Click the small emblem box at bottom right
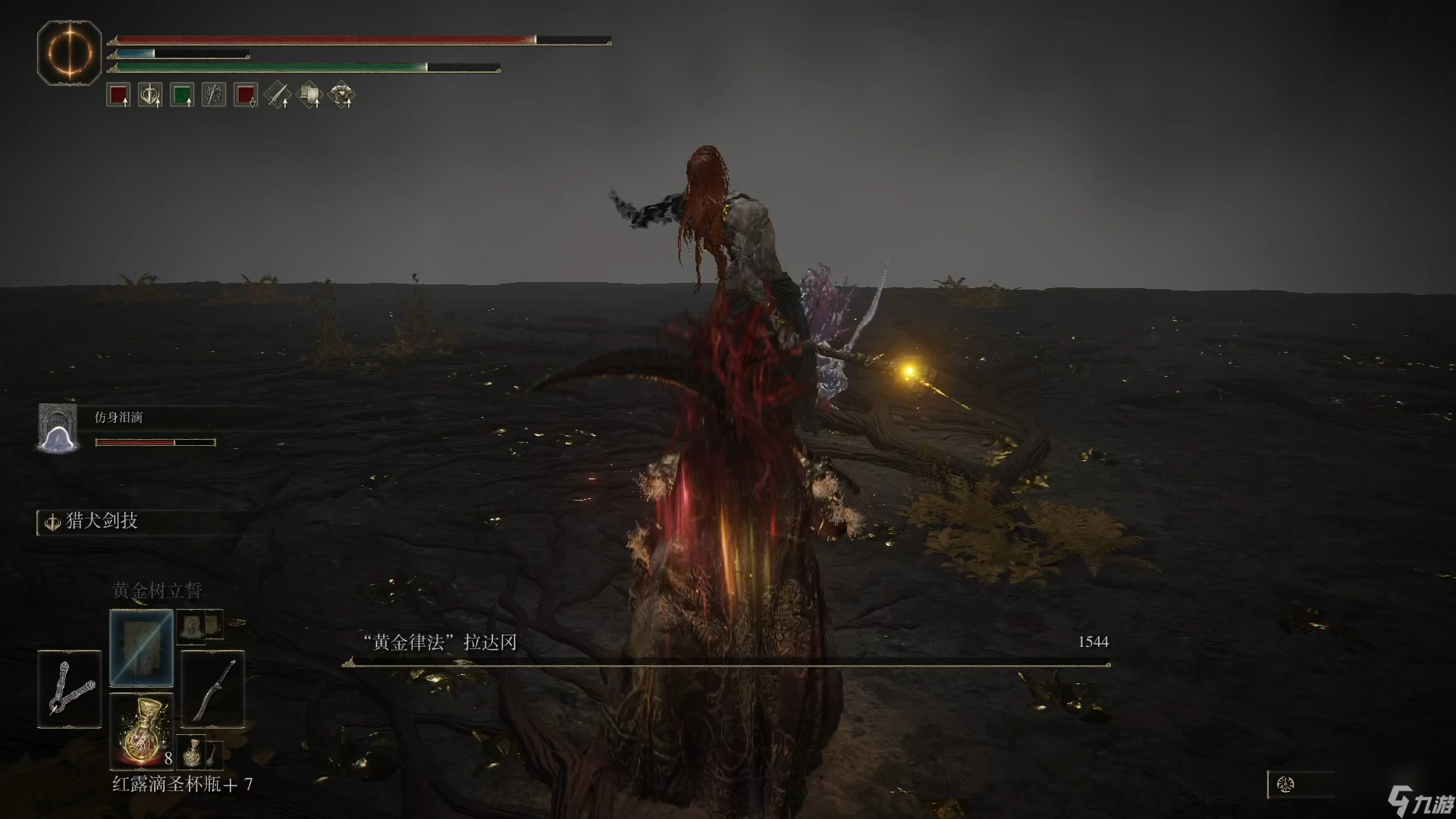 [1286, 784]
